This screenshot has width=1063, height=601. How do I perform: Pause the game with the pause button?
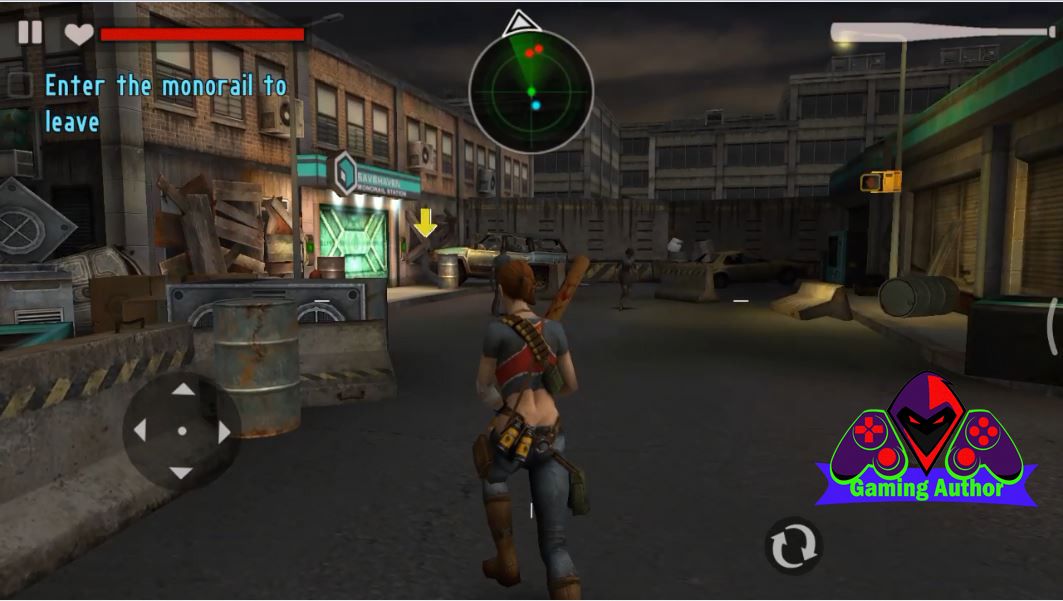tap(30, 32)
